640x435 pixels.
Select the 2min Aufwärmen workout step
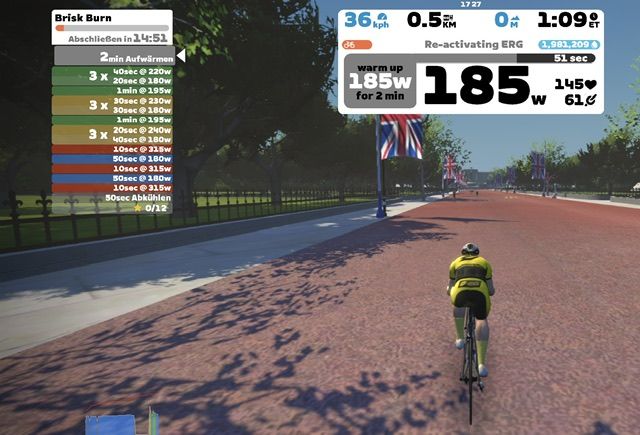click(112, 57)
